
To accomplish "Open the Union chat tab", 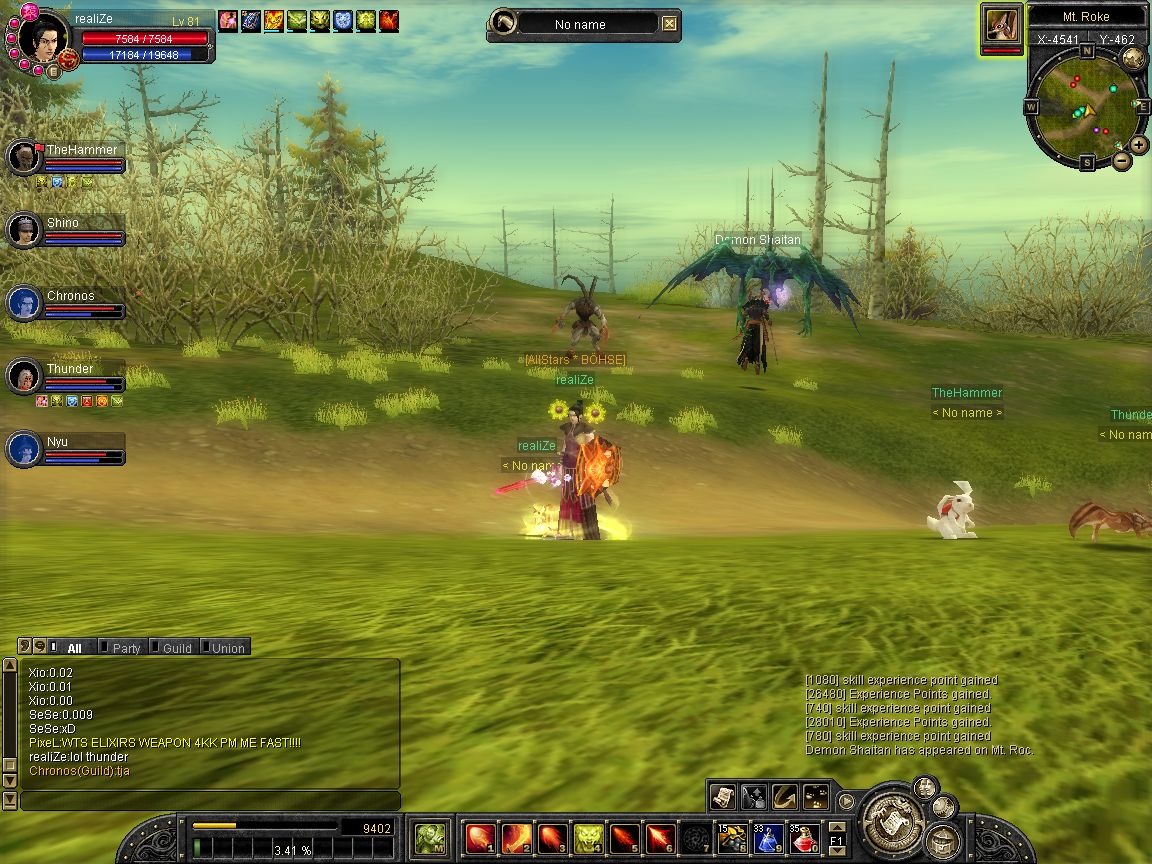I will tap(226, 648).
